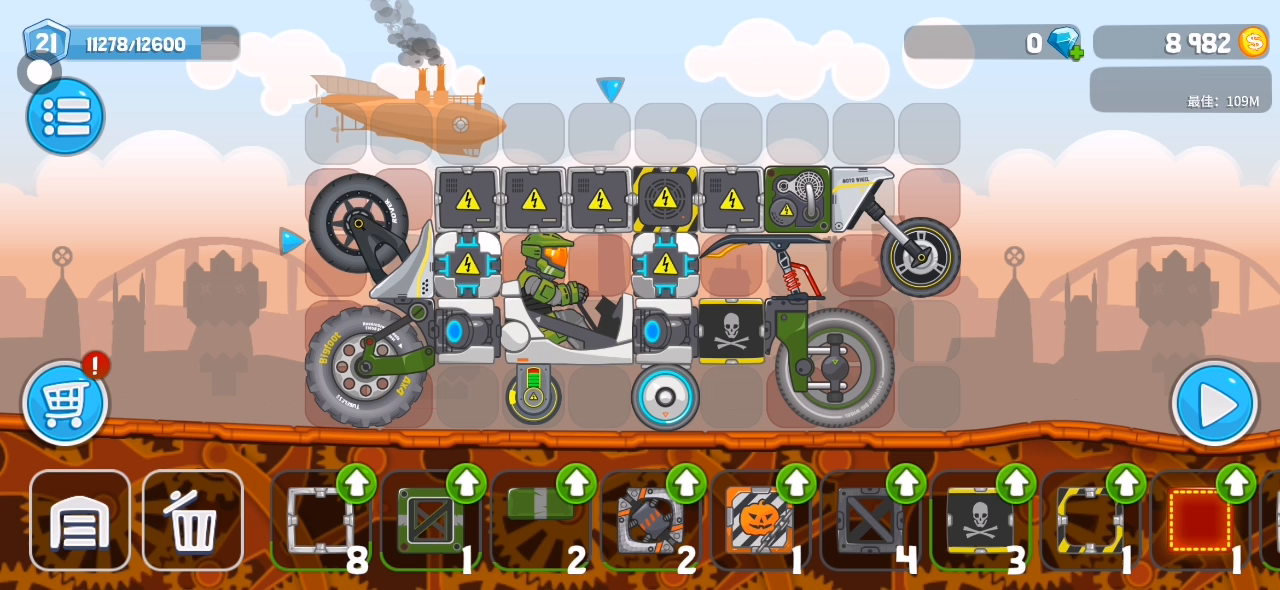
Task: Start the run with the play button
Action: [x=1215, y=403]
